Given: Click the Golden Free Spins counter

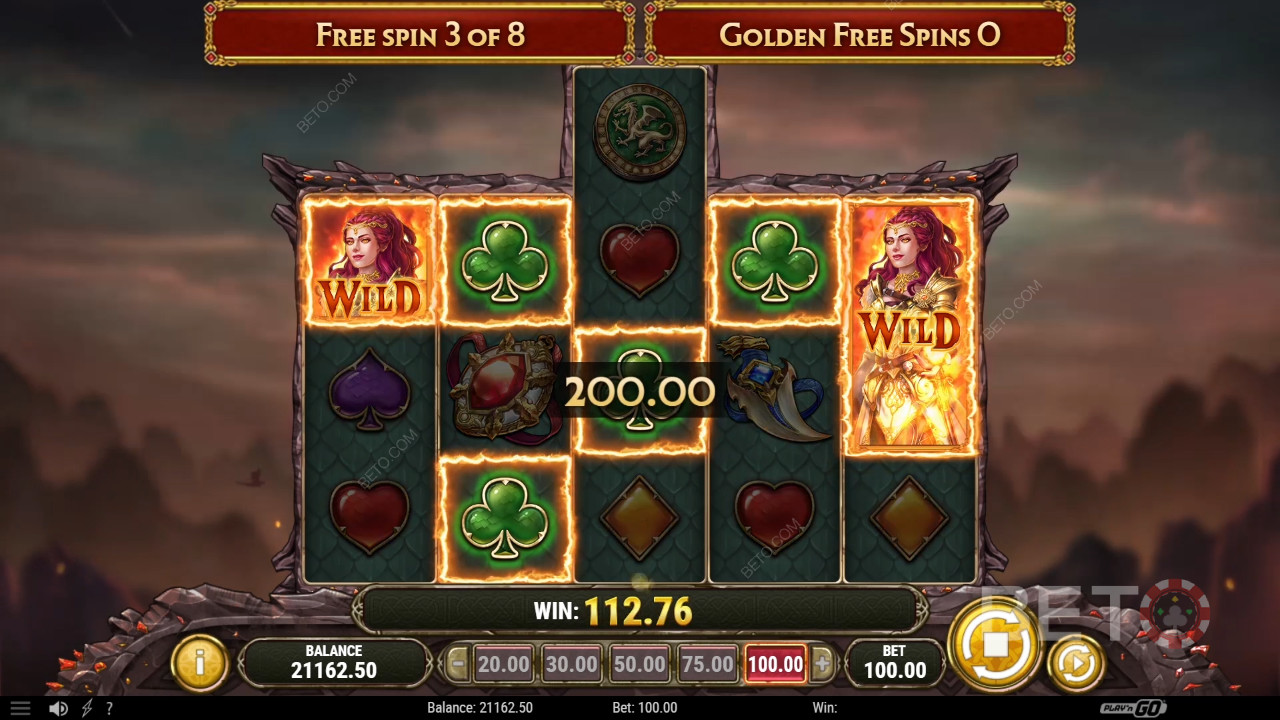Looking at the screenshot, I should 862,33.
